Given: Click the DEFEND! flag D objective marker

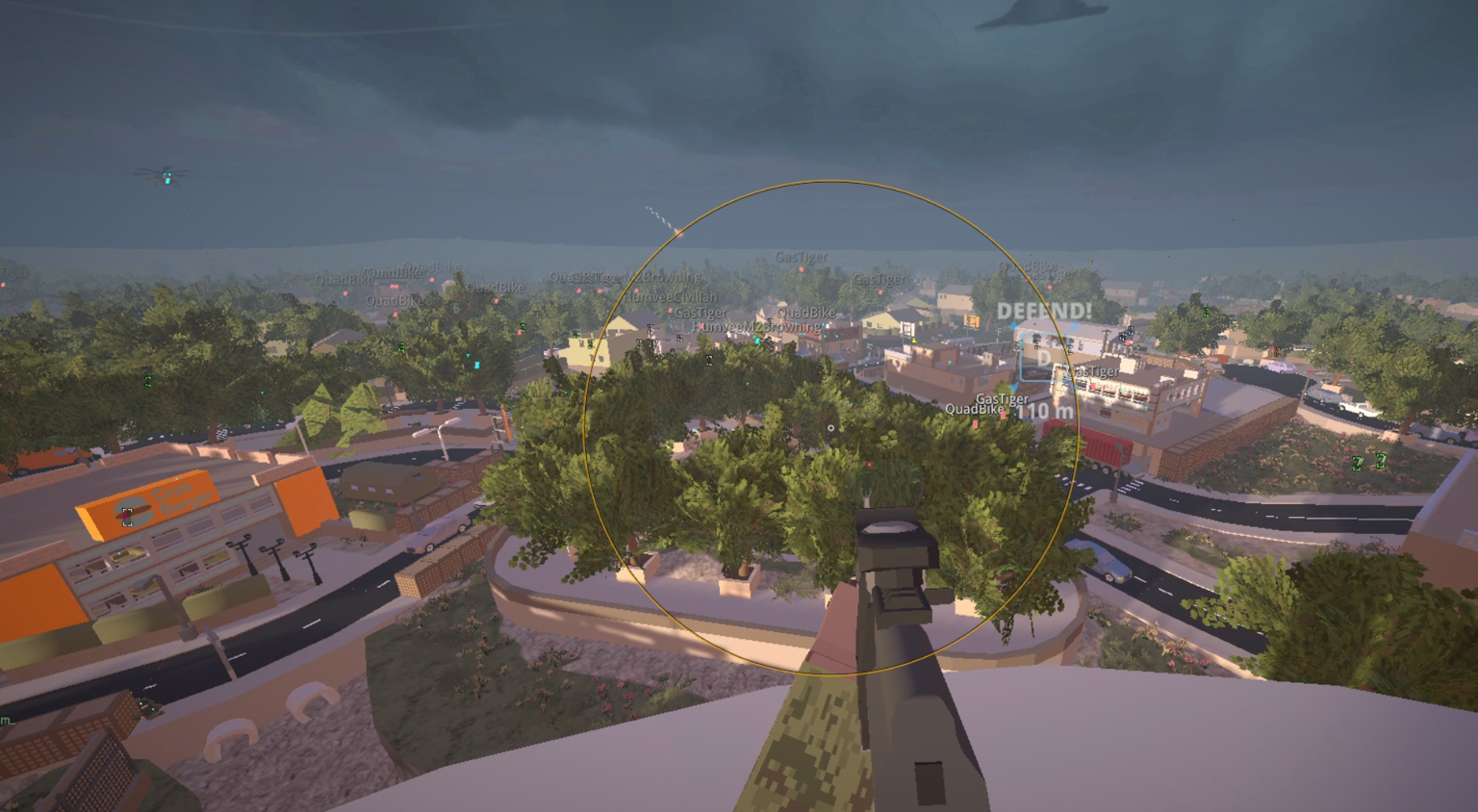Looking at the screenshot, I should coord(1043,357).
